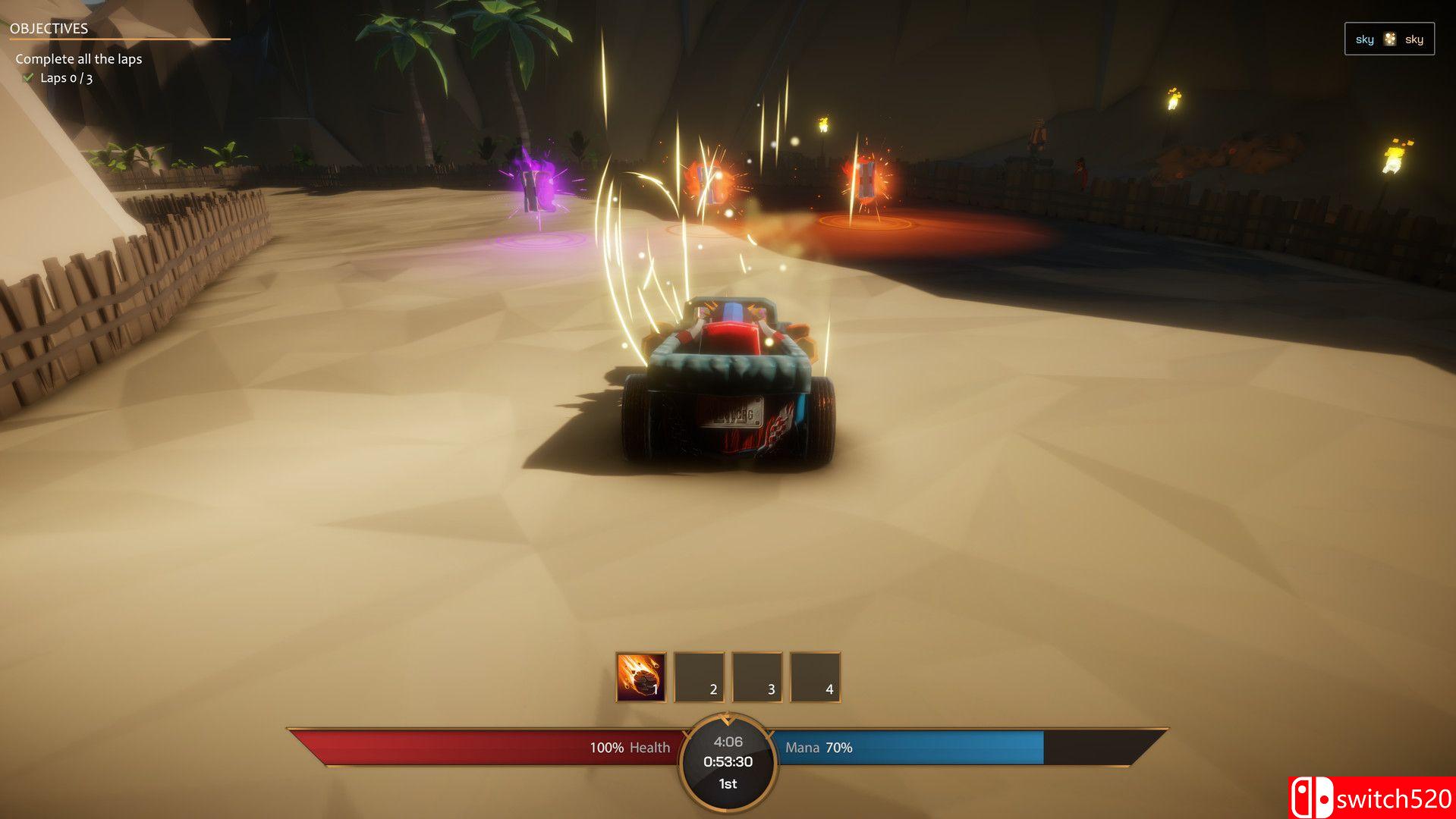Image resolution: width=1456 pixels, height=819 pixels.
Task: Click the sky versus sky player panel
Action: 1388,39
